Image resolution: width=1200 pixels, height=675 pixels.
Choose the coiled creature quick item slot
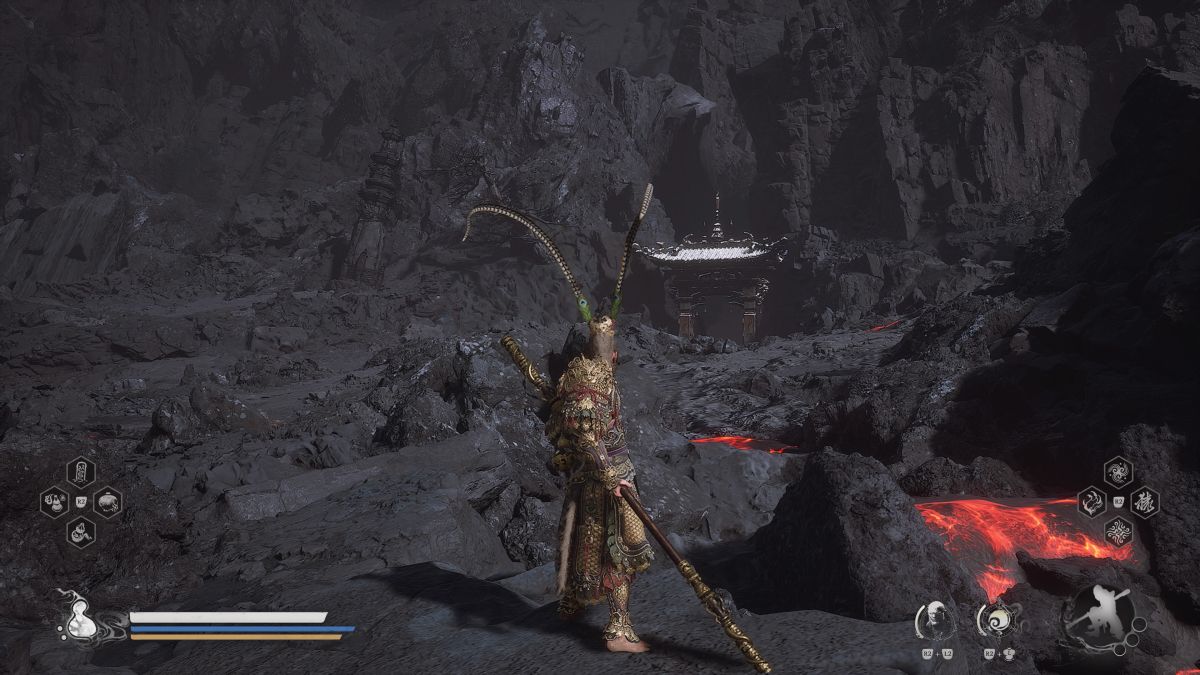[x=81, y=531]
